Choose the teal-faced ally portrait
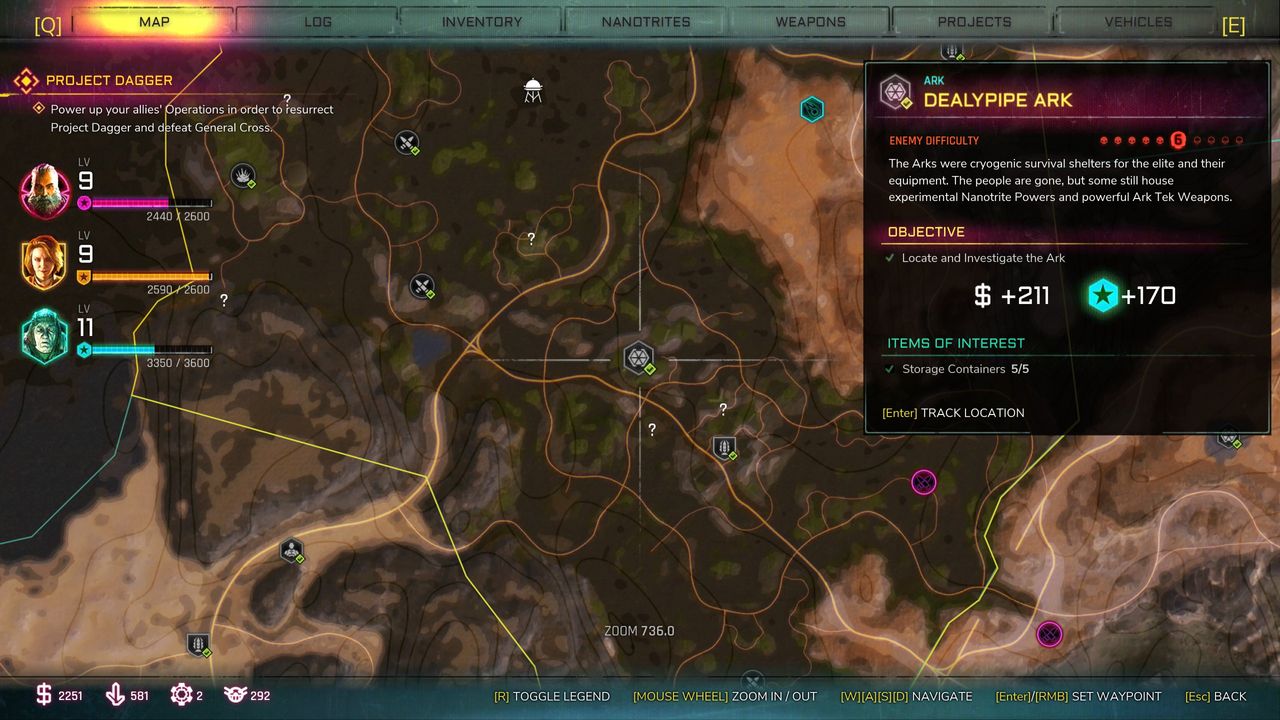 pyautogui.click(x=45, y=336)
